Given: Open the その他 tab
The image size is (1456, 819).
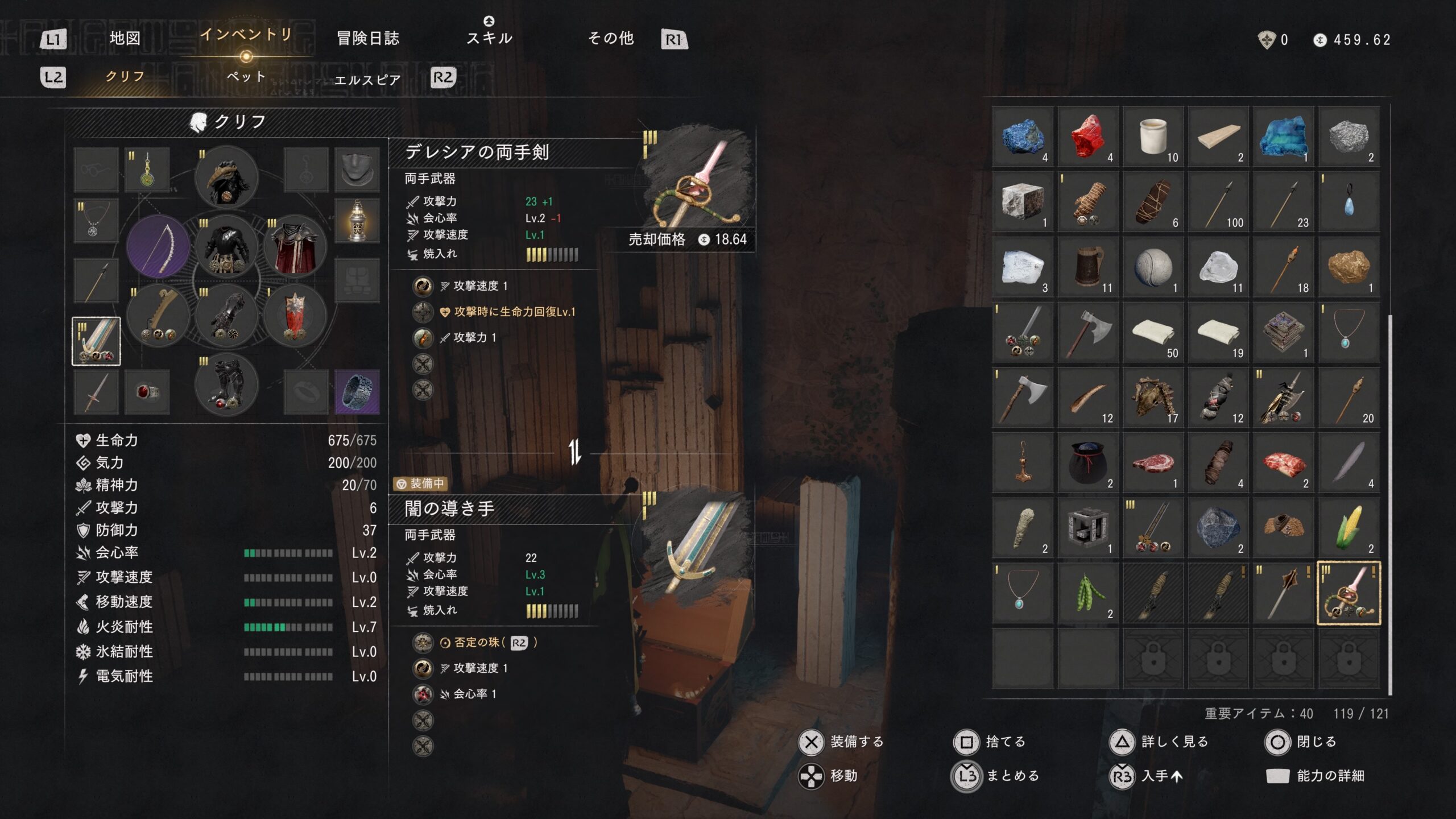Looking at the screenshot, I should coord(611,38).
